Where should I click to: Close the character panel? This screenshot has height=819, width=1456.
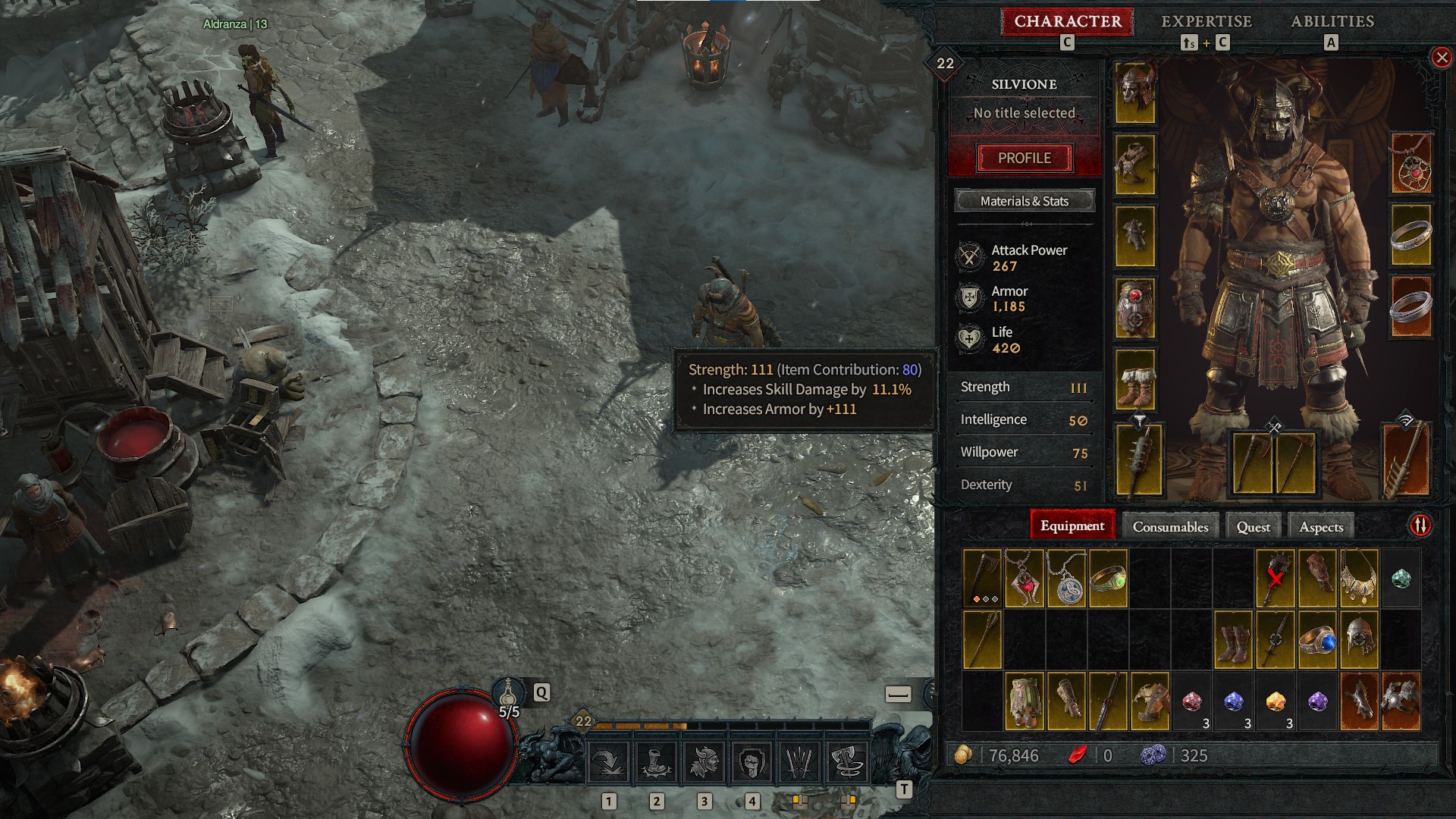pyautogui.click(x=1442, y=58)
